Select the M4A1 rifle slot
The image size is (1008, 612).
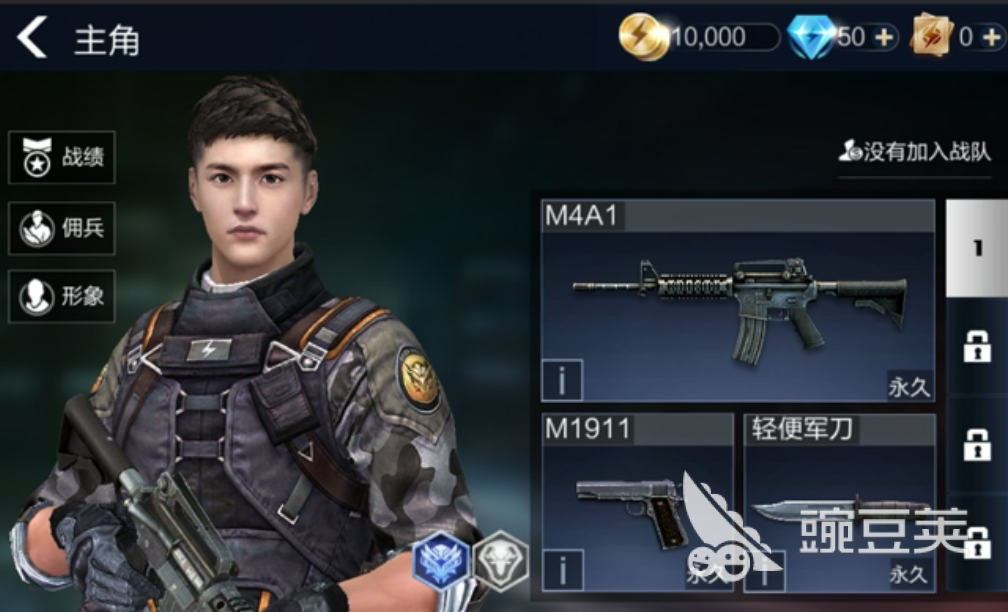(x=738, y=300)
